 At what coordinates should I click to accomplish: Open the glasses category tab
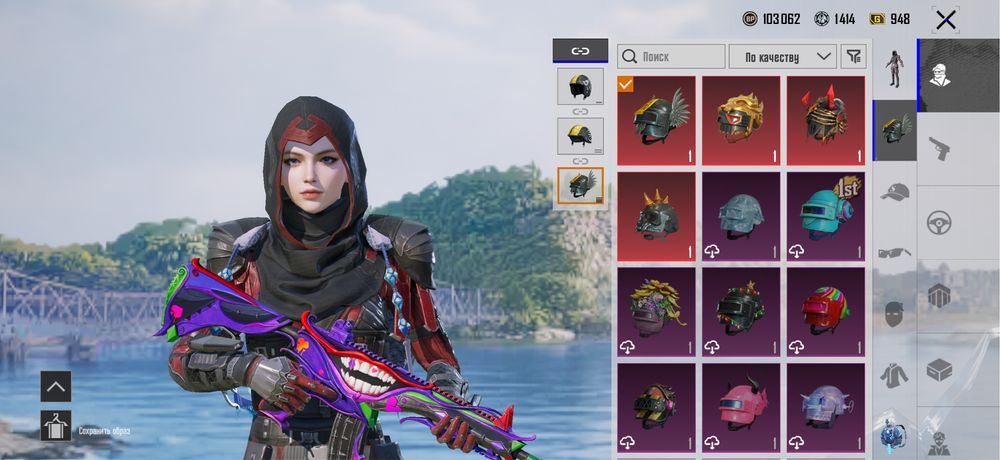tap(895, 253)
